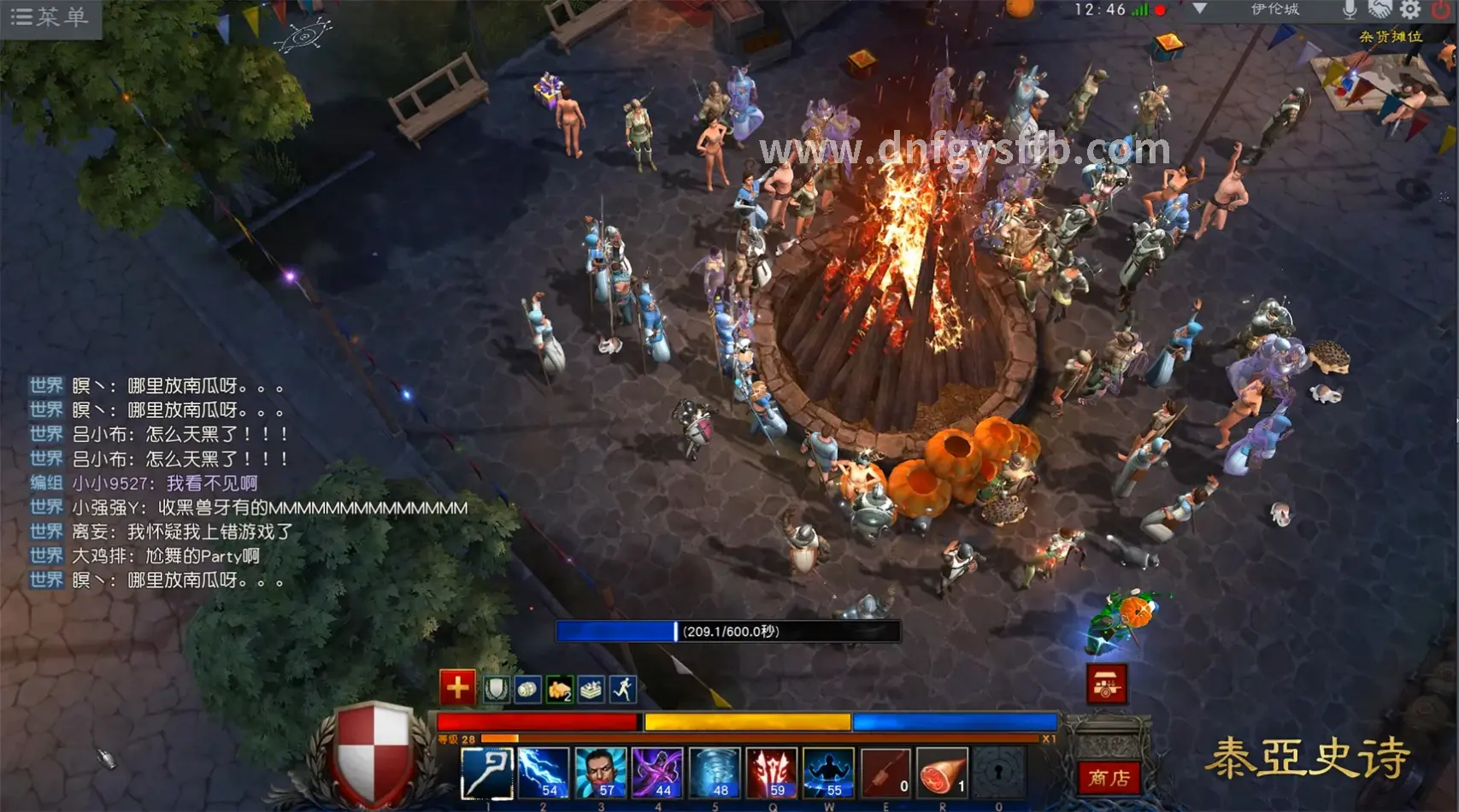
Task: Activate the red flame burst skill
Action: tap(771, 773)
